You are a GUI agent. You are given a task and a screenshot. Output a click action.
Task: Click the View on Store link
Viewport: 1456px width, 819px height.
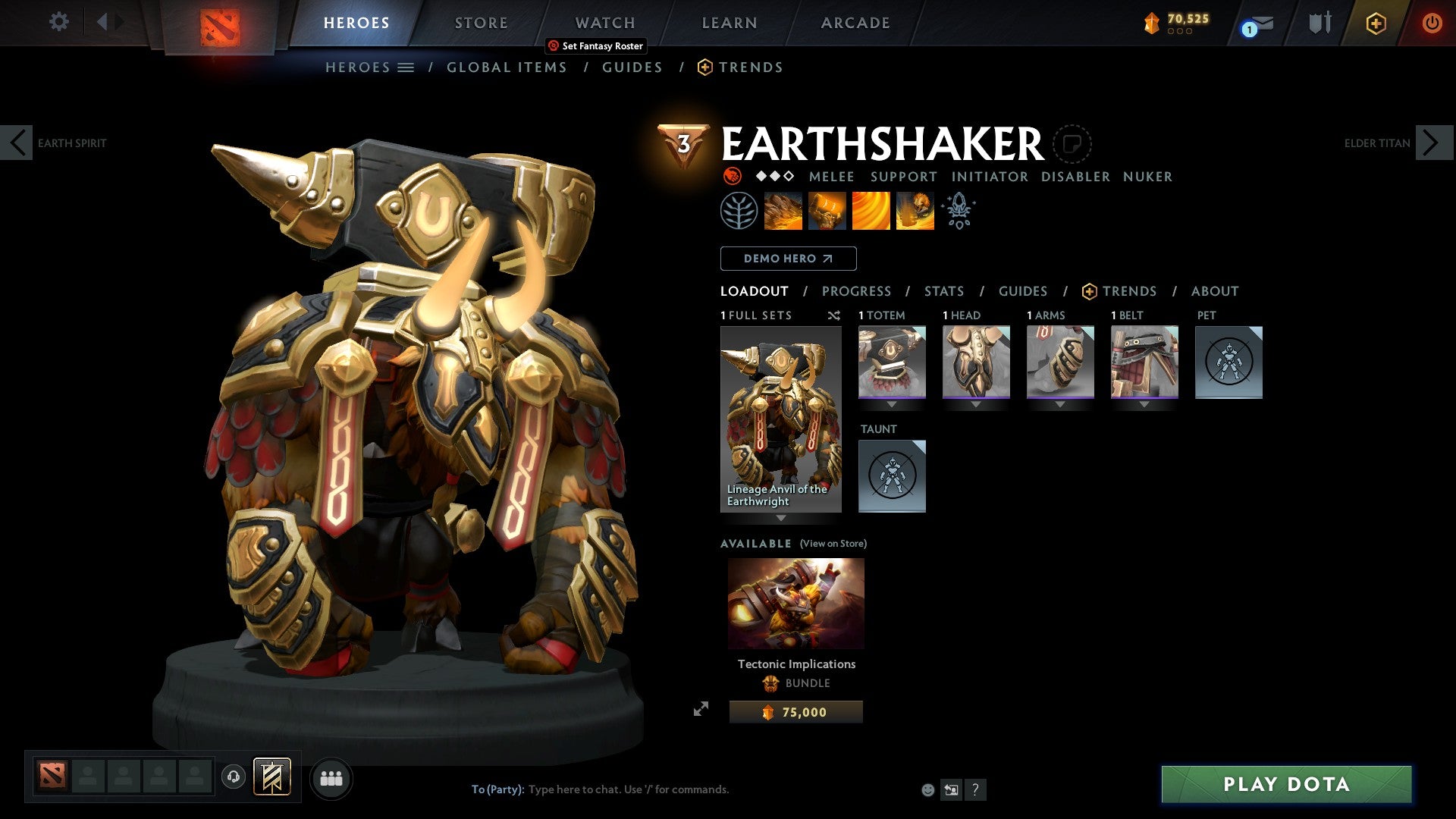tap(832, 543)
